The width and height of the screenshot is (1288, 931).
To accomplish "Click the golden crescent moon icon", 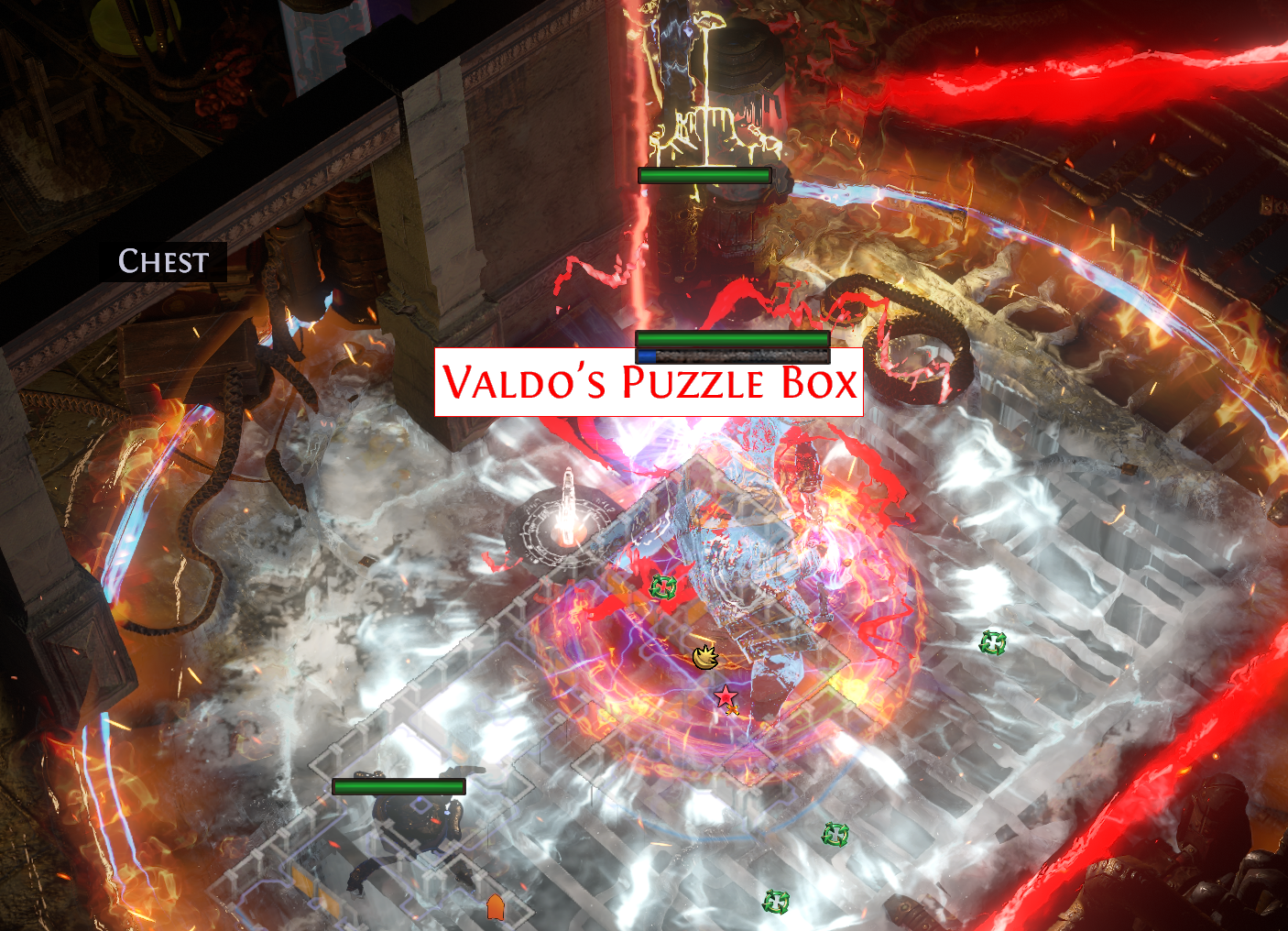I will click(x=704, y=660).
